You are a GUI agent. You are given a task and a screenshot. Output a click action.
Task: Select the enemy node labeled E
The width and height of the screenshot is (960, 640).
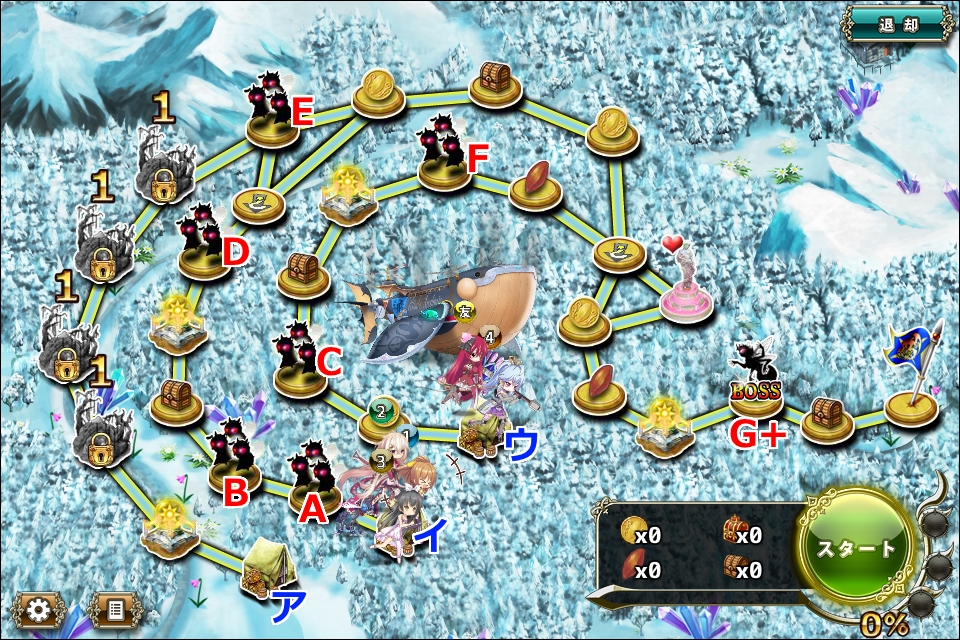point(271,111)
